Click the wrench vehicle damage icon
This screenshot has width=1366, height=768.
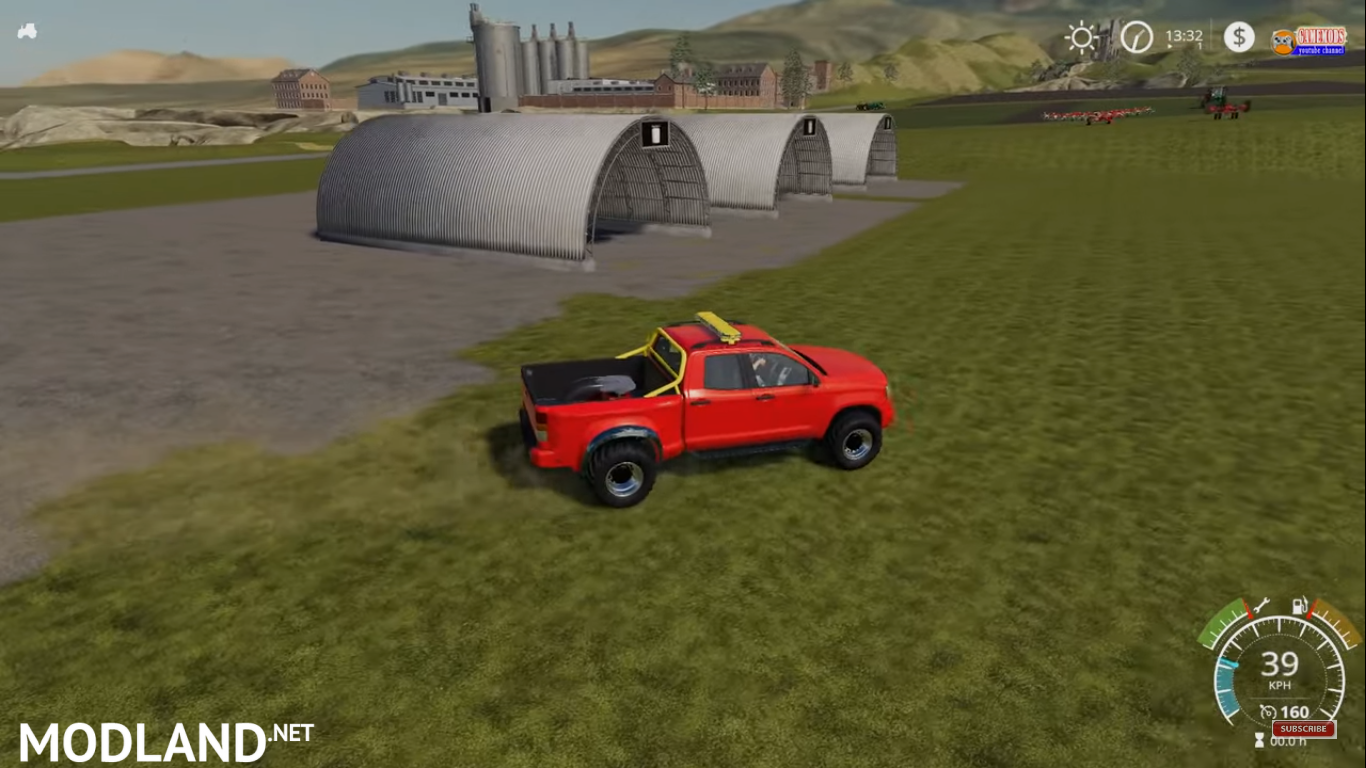pos(1261,606)
